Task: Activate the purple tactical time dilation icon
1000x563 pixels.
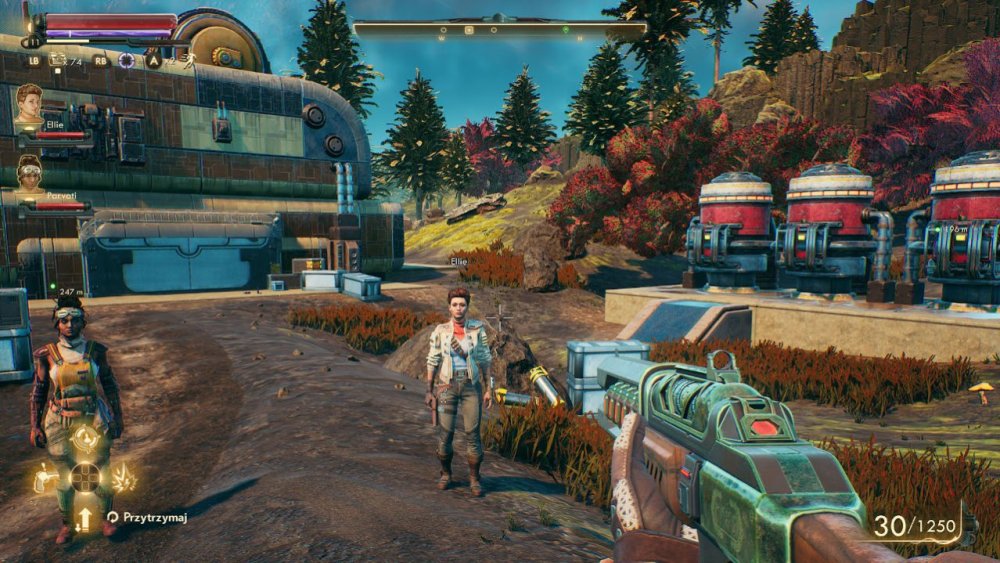Action: [127, 60]
